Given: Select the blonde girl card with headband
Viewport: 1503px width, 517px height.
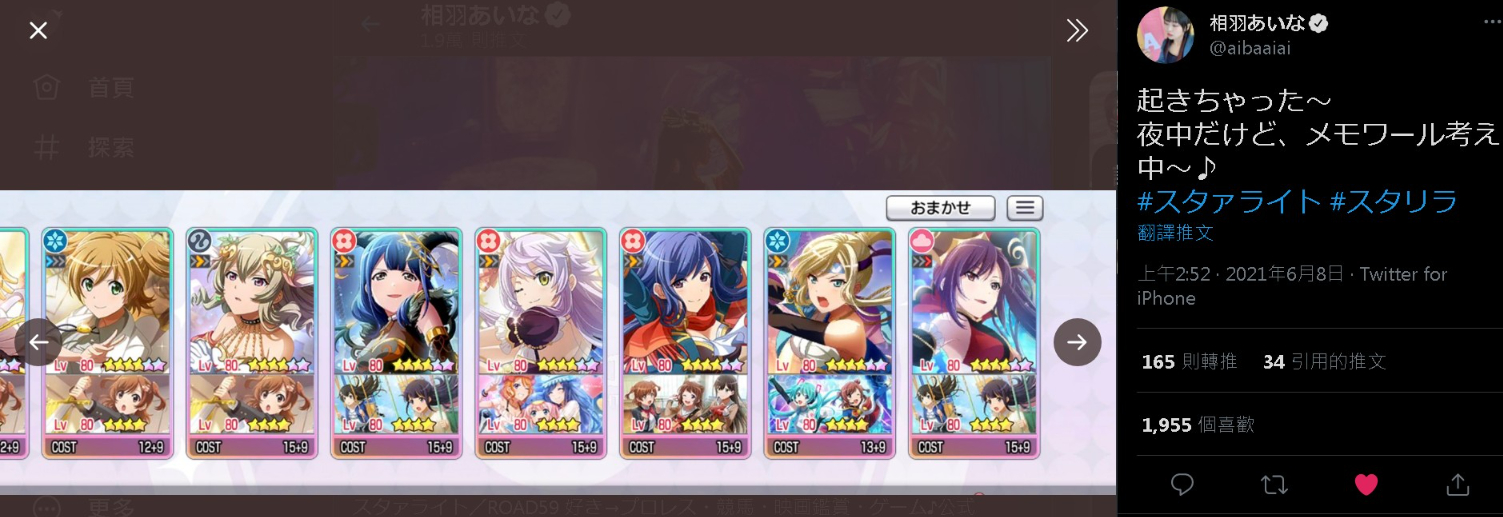Looking at the screenshot, I should point(828,300).
